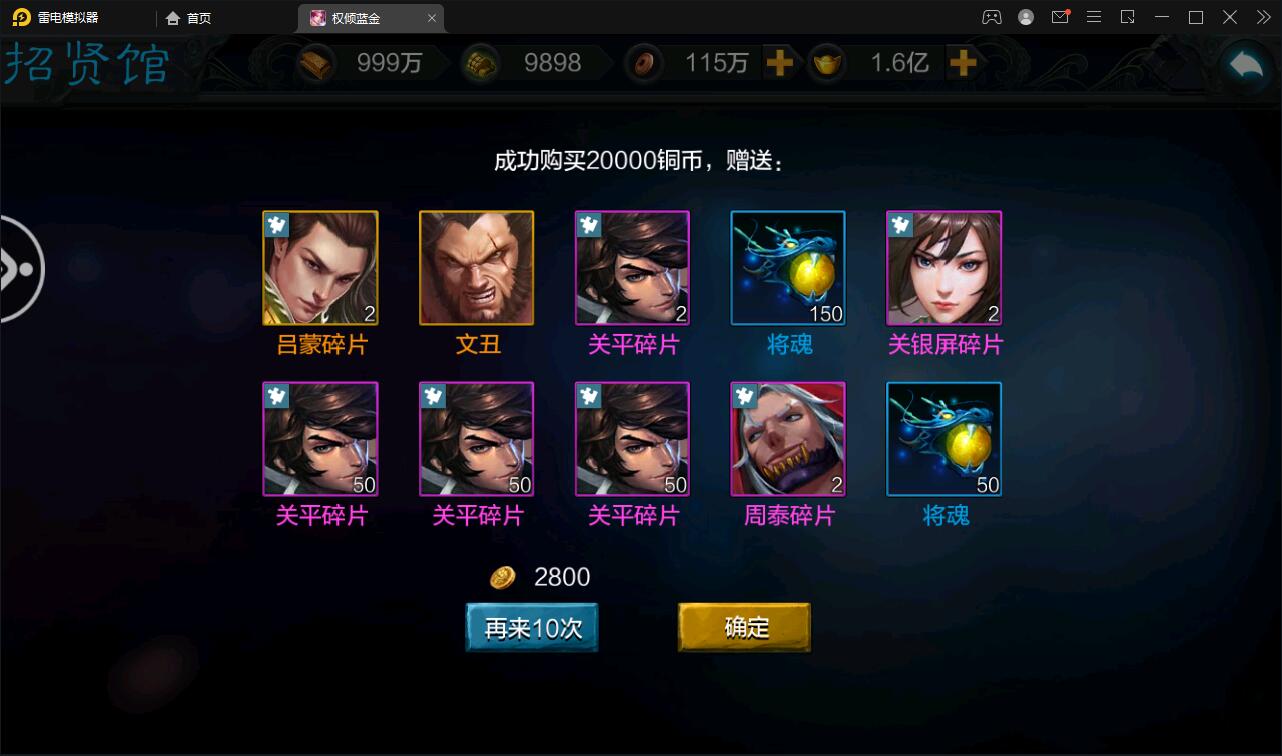Open the gamepad controller icon in the toolbar
1282x756 pixels.
click(991, 17)
